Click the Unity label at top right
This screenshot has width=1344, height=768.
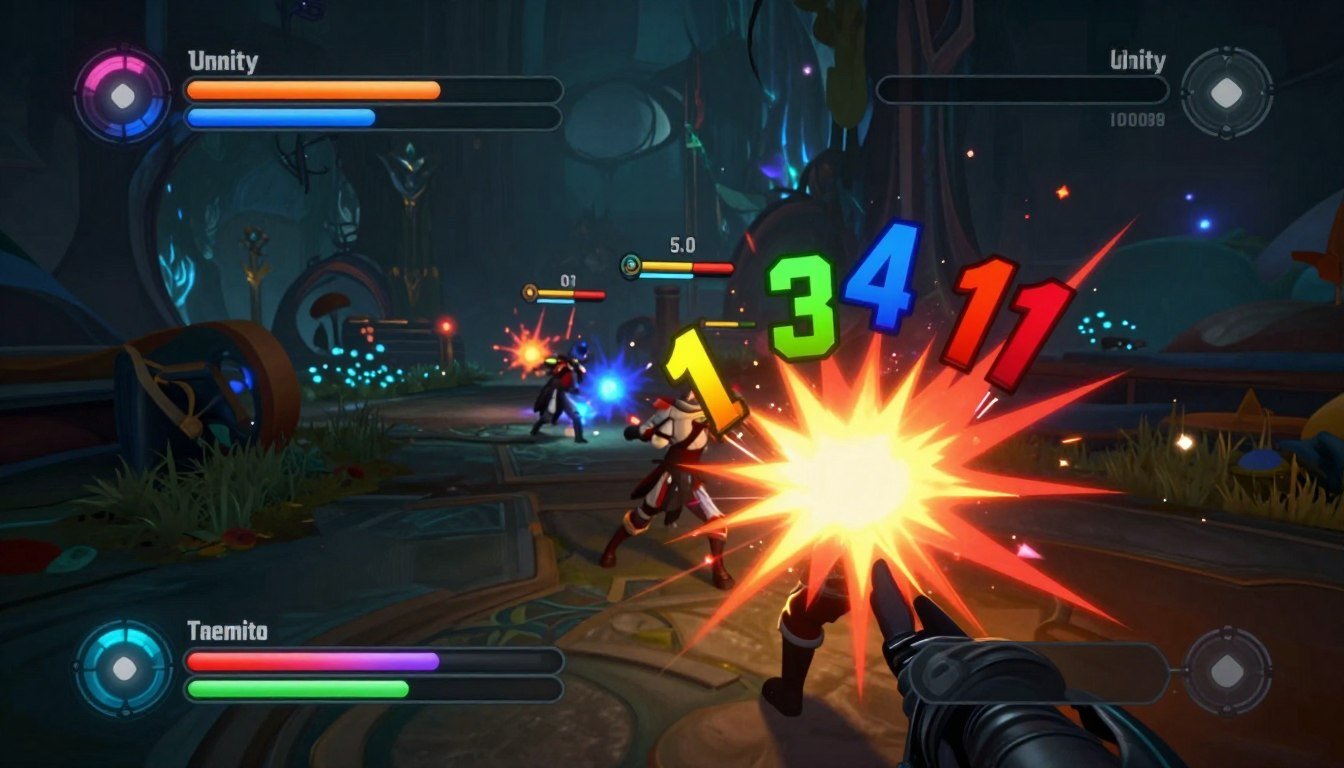pyautogui.click(x=1140, y=60)
